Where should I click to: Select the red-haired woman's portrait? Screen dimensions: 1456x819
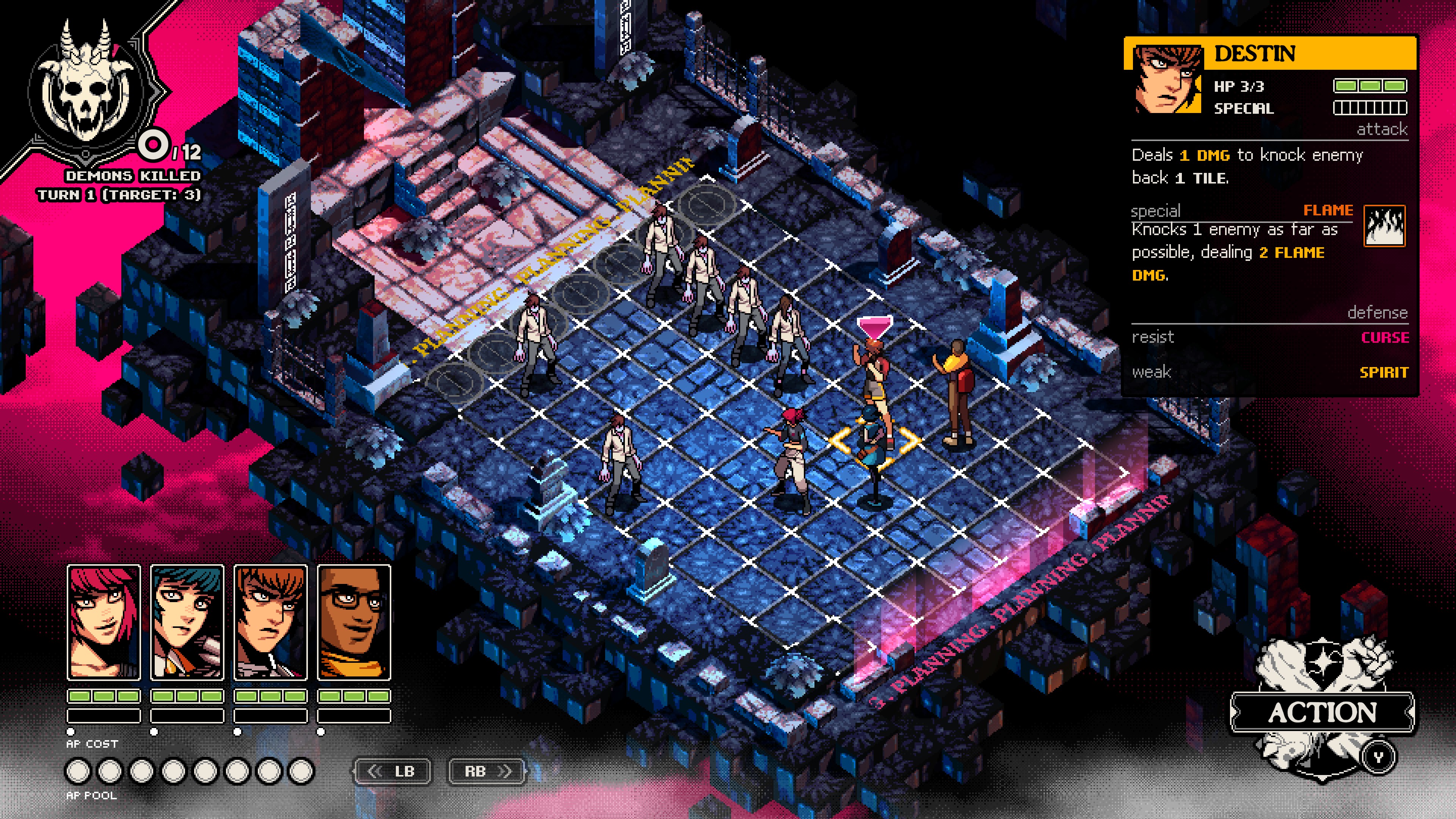coord(104,622)
